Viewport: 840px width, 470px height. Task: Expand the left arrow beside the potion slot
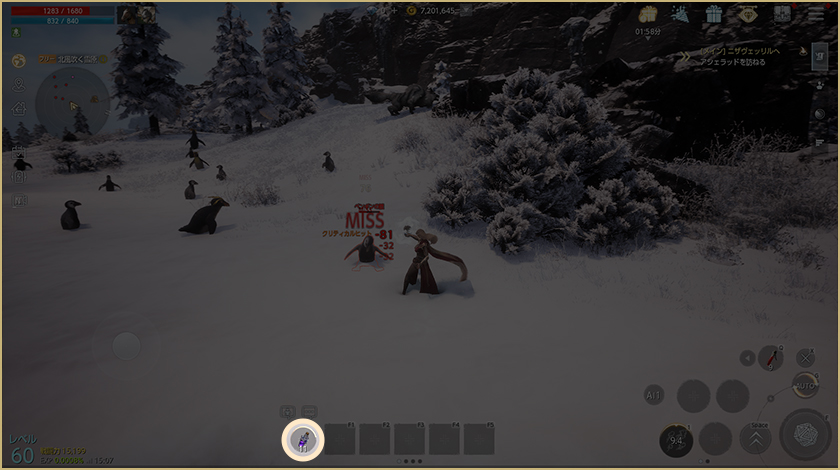748,358
